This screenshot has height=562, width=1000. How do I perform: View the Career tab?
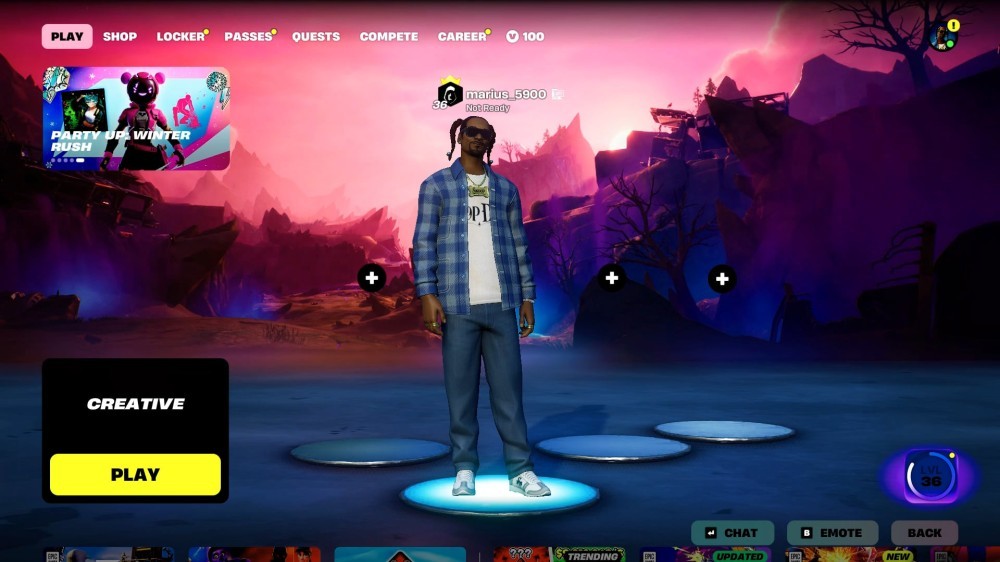click(x=462, y=37)
